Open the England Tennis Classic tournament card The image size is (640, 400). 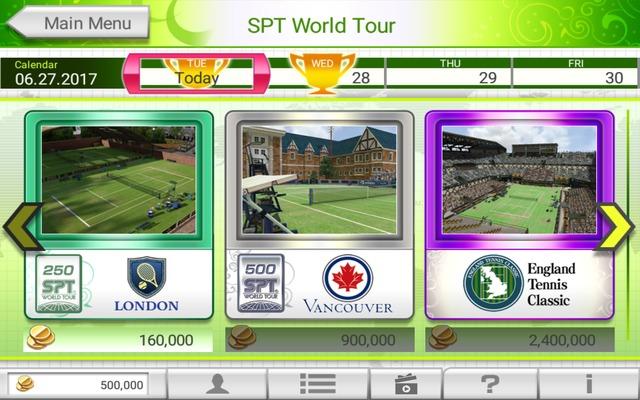(519, 214)
